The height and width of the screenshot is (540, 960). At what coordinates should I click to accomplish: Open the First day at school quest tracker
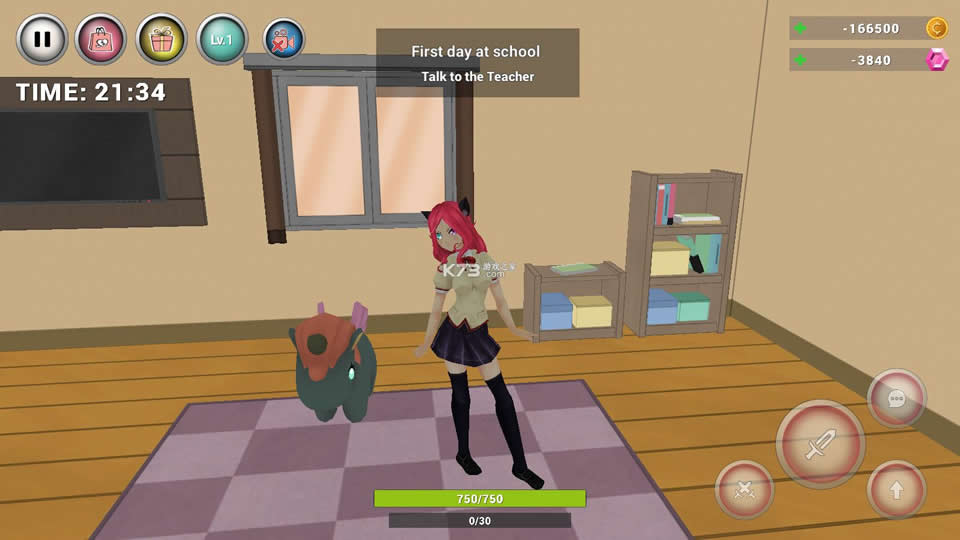tap(477, 63)
